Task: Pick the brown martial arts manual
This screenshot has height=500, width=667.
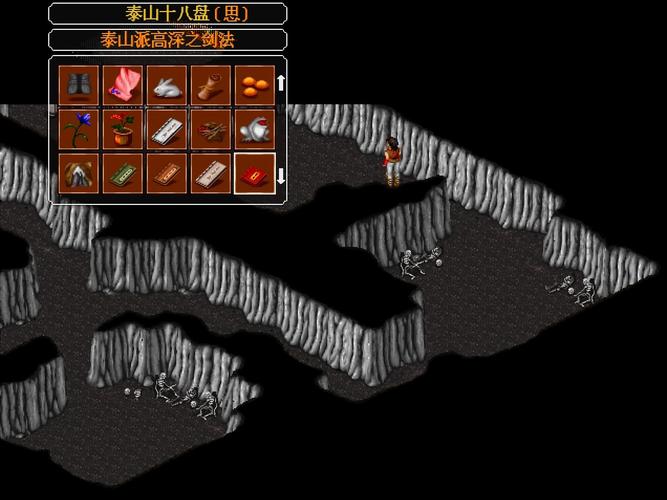Action: tap(165, 172)
